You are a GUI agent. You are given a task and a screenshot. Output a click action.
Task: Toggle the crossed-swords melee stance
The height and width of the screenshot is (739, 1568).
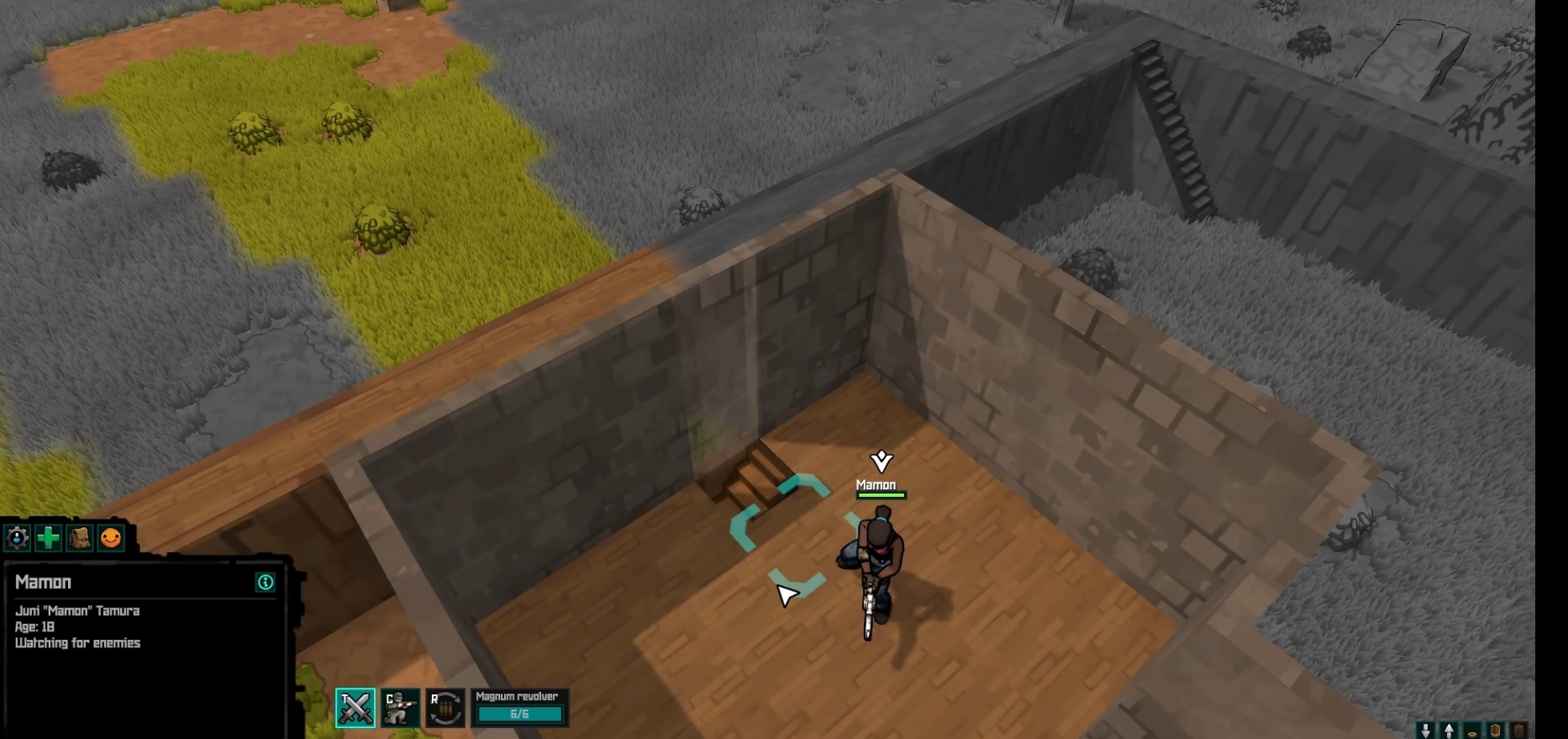coord(356,709)
